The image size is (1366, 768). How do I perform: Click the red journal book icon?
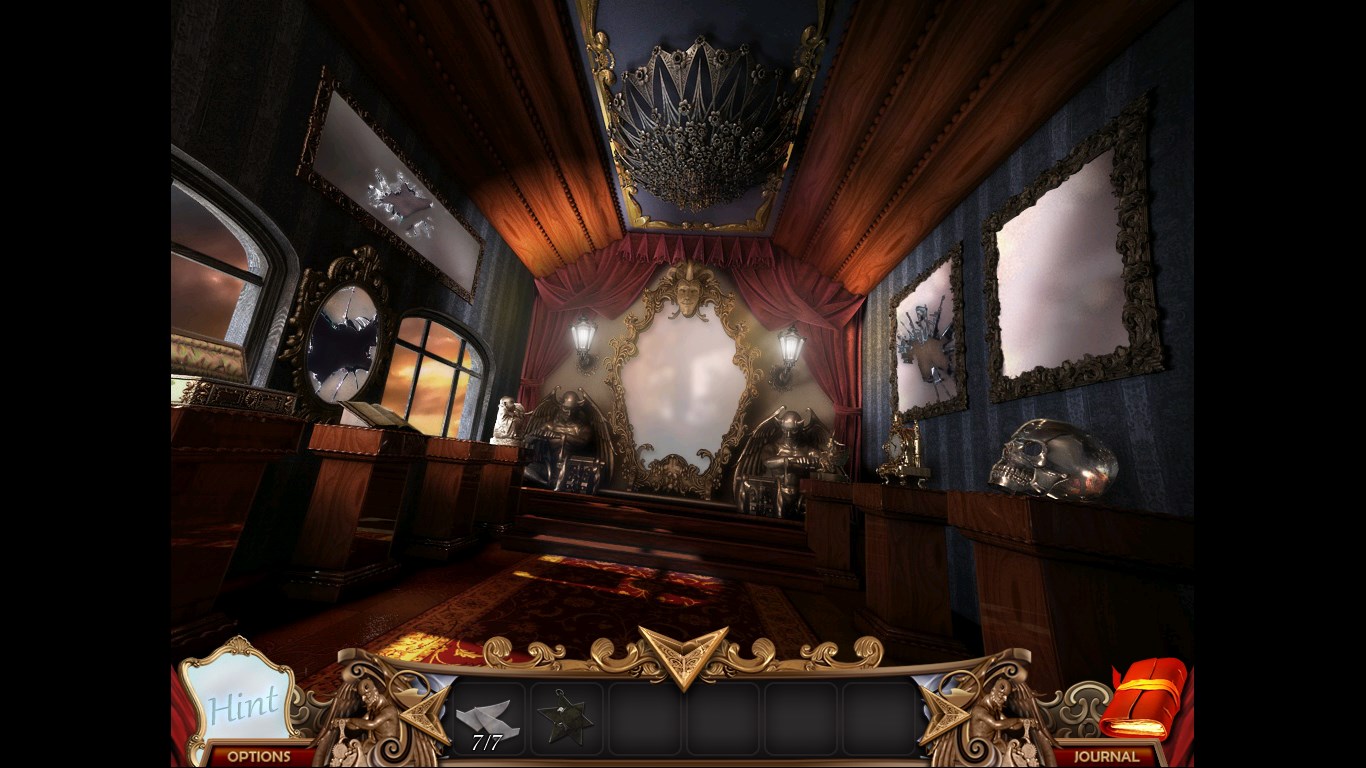pos(1143,698)
